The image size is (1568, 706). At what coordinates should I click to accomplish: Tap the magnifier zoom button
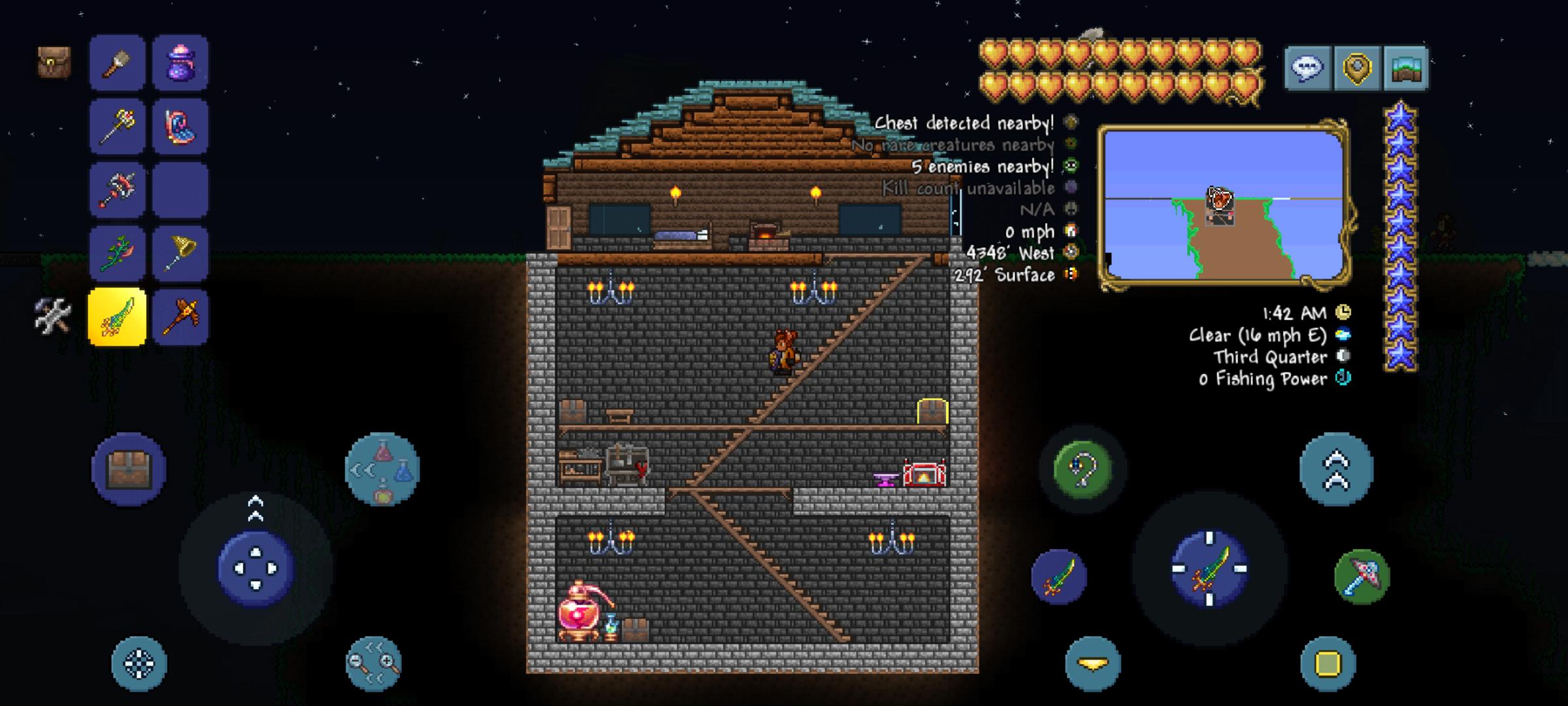[x=373, y=664]
